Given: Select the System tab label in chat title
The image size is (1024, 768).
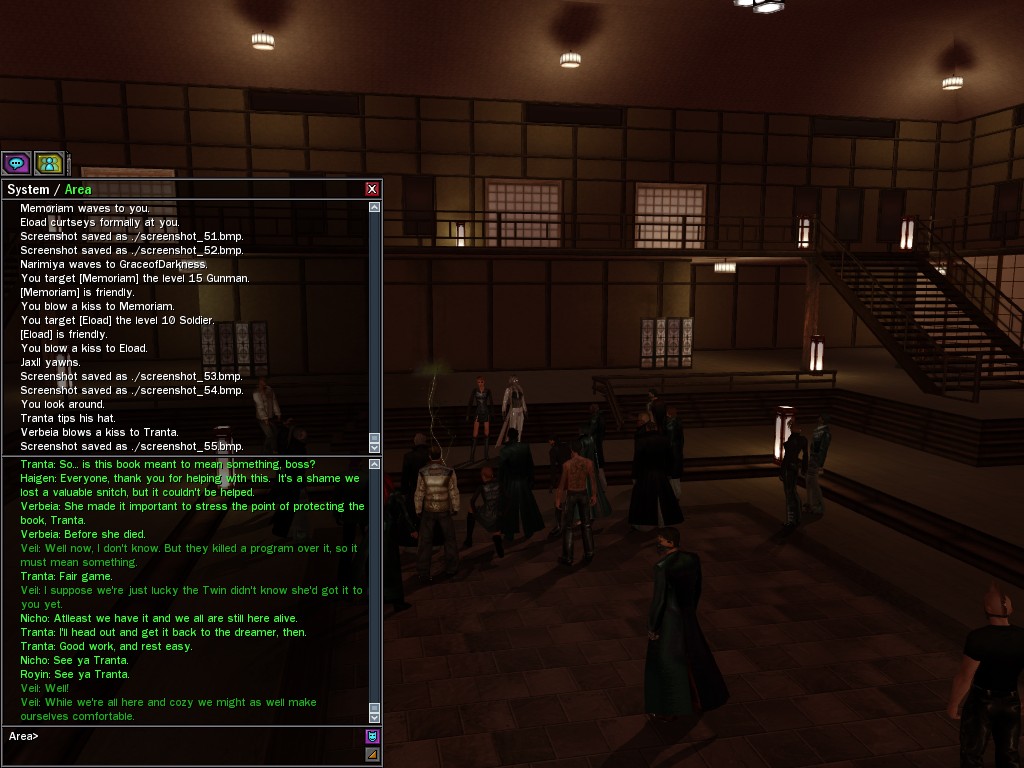Looking at the screenshot, I should 28,189.
